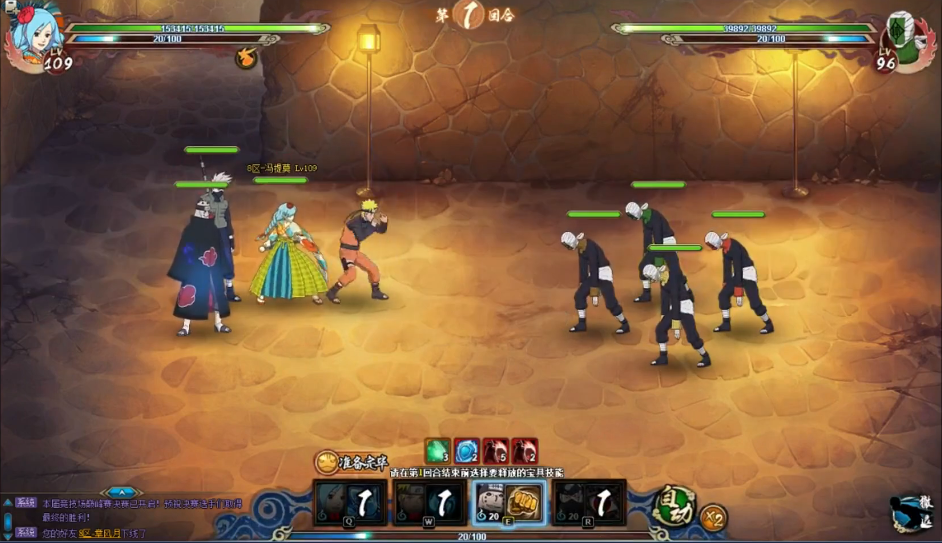The height and width of the screenshot is (543, 942).
Task: Switch battle speed with the x2 button
Action: coord(713,518)
